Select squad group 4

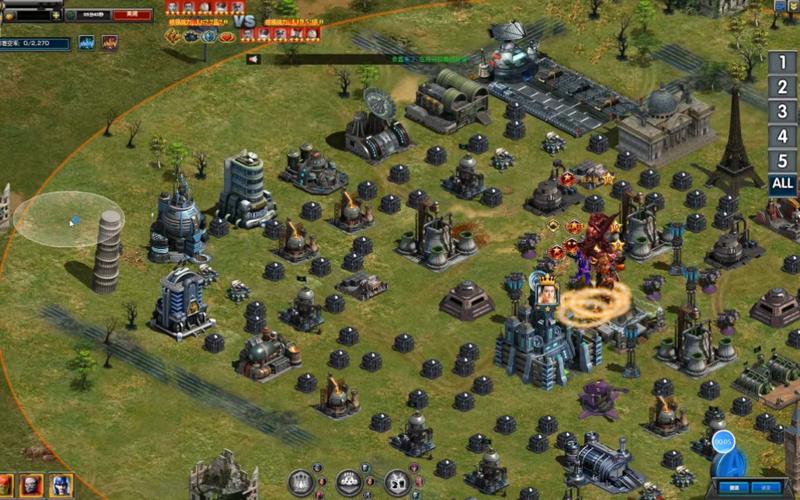click(783, 136)
